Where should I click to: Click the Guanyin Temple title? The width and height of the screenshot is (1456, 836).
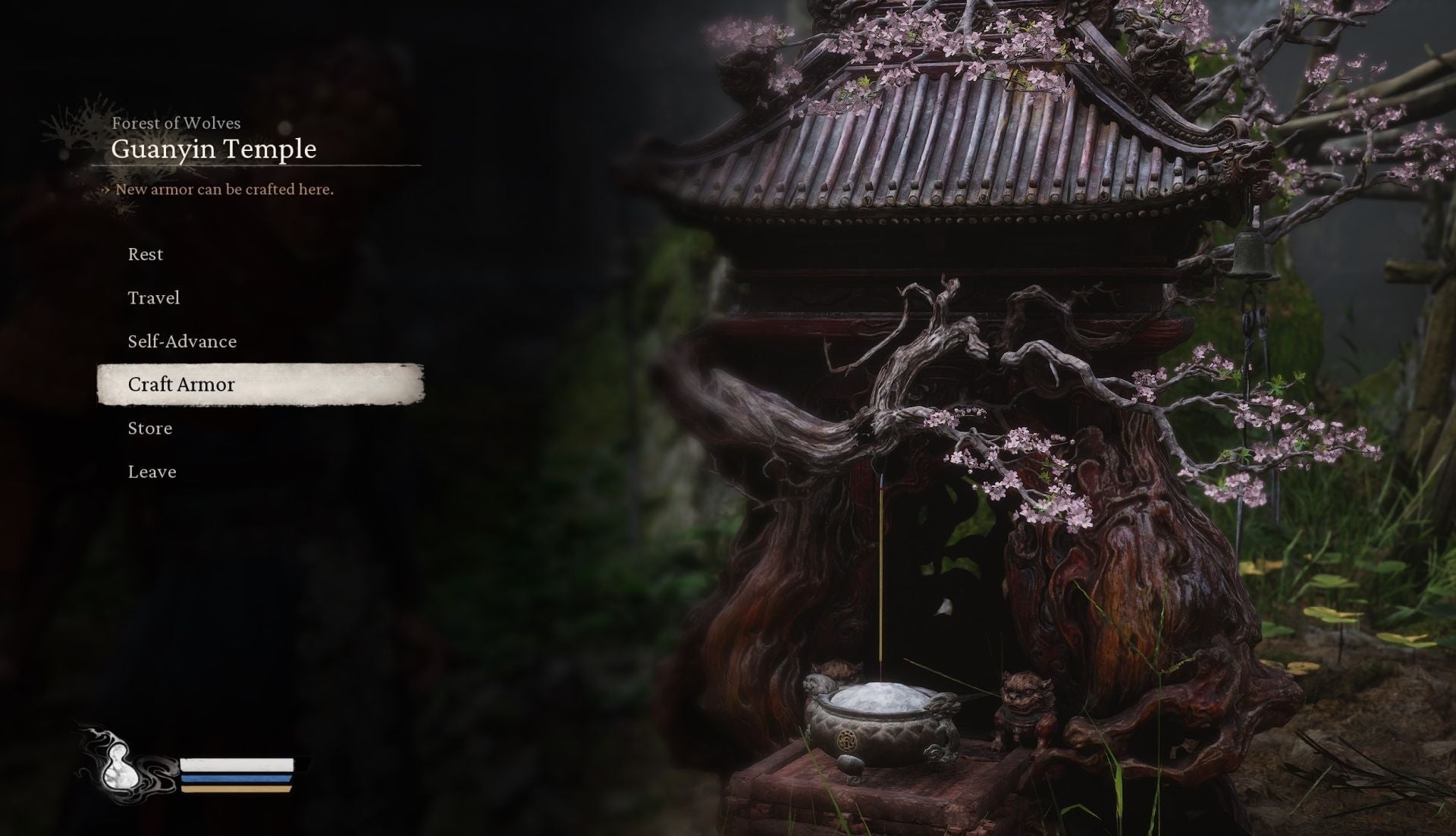click(215, 149)
